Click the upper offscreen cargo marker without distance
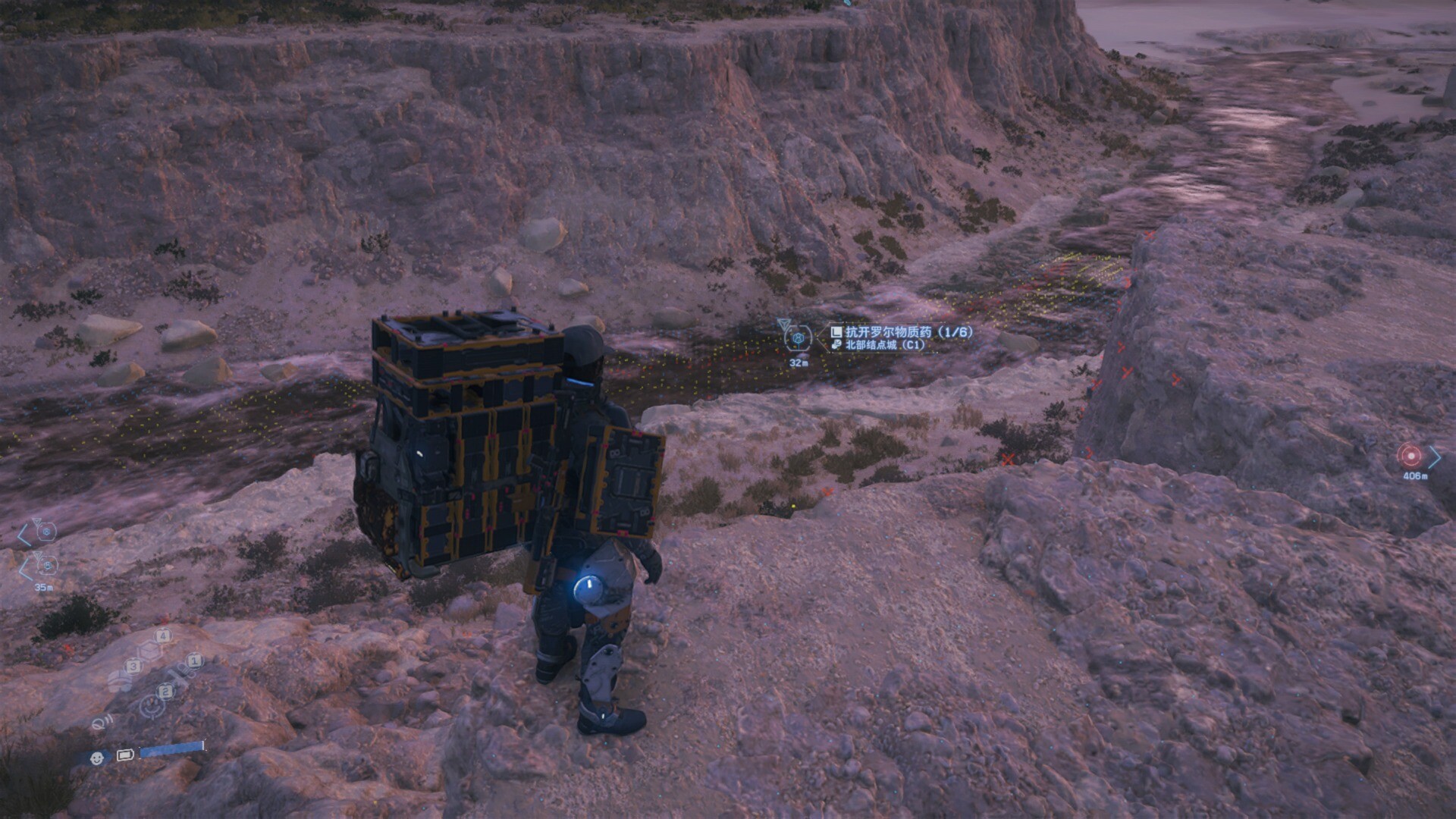 tap(46, 532)
